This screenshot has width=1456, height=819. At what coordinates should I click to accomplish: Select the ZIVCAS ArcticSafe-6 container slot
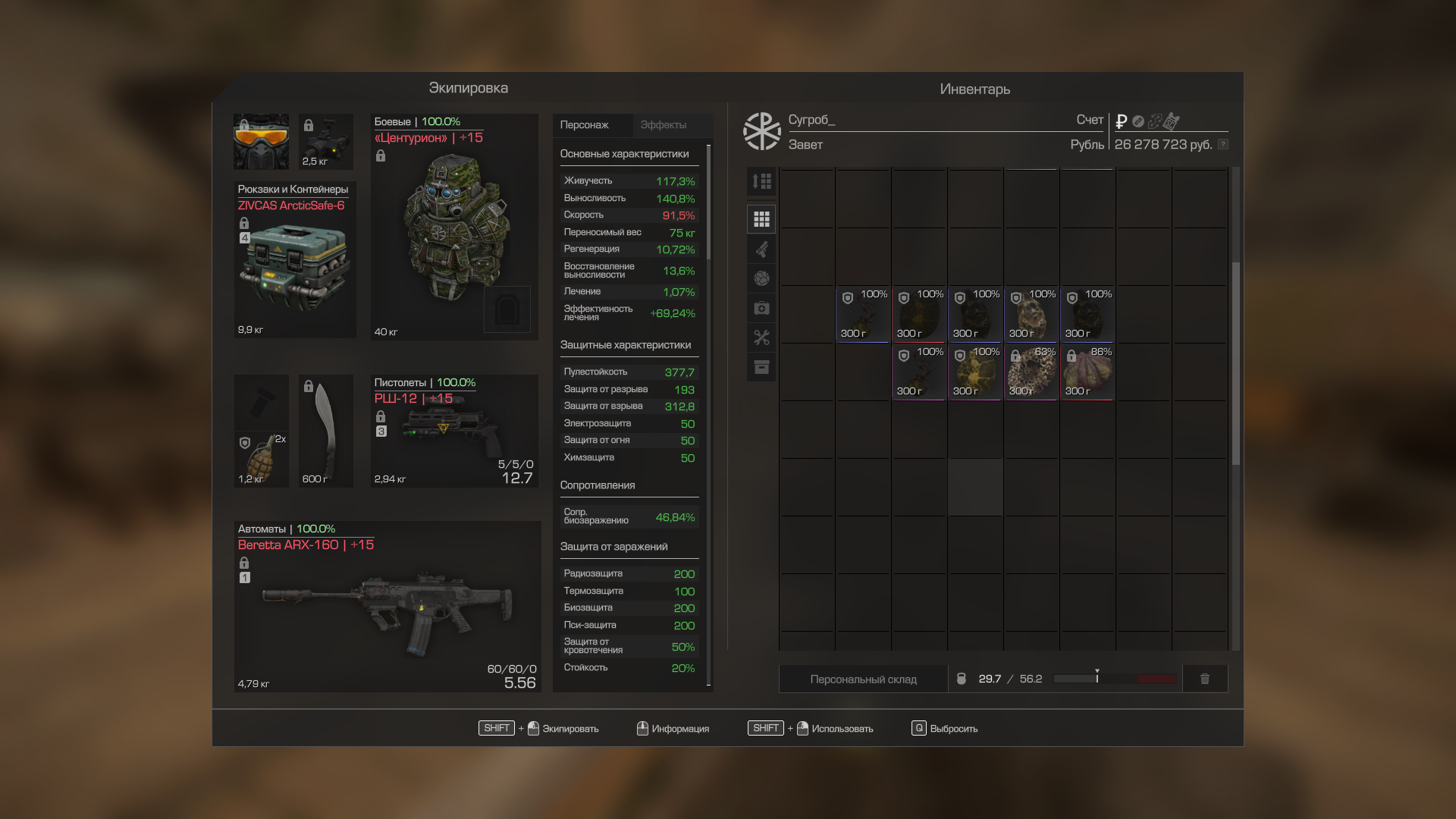[x=295, y=262]
